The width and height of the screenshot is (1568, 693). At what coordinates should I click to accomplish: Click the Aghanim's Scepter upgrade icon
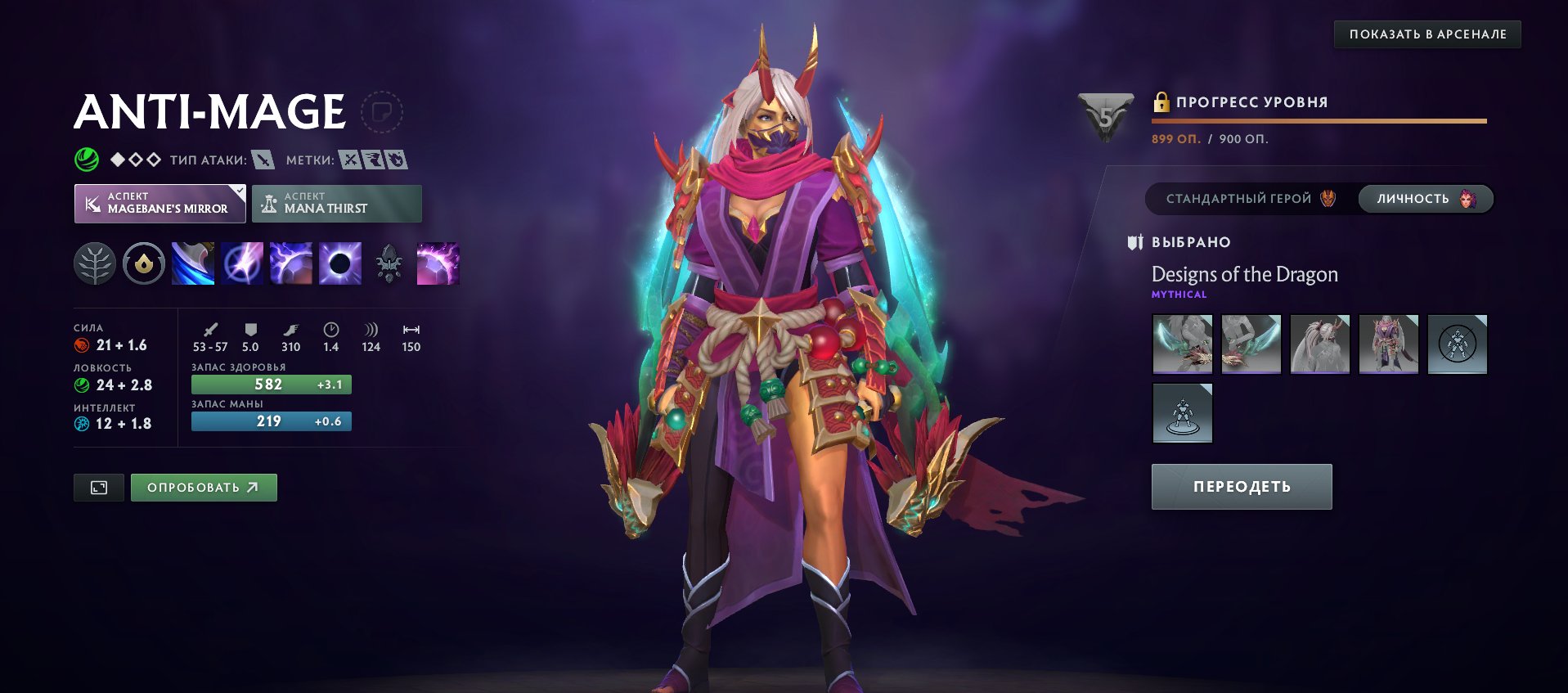click(389, 263)
